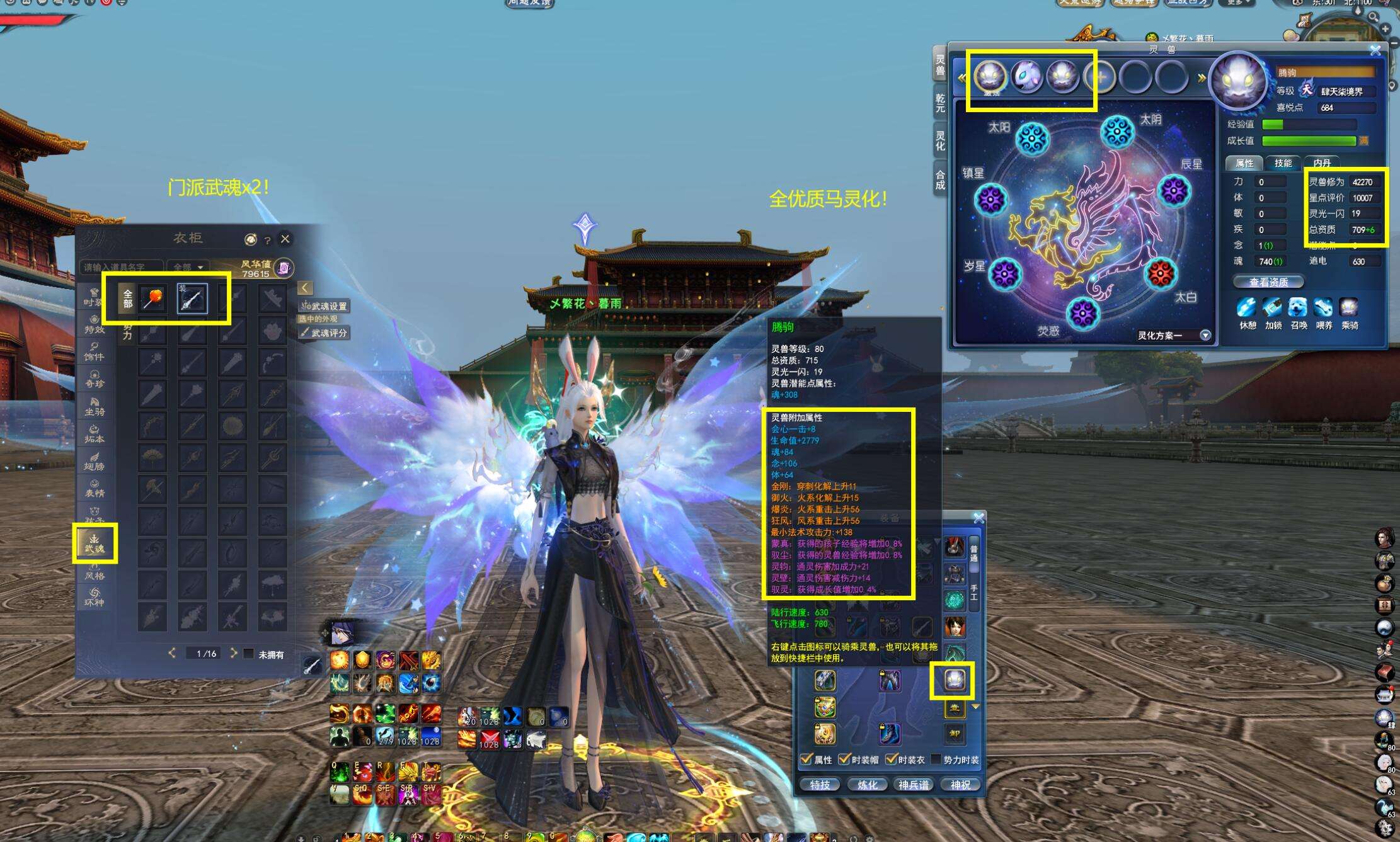Screen dimensions: 1400x842
Task: Switch to the 技能 tab
Action: point(1283,163)
